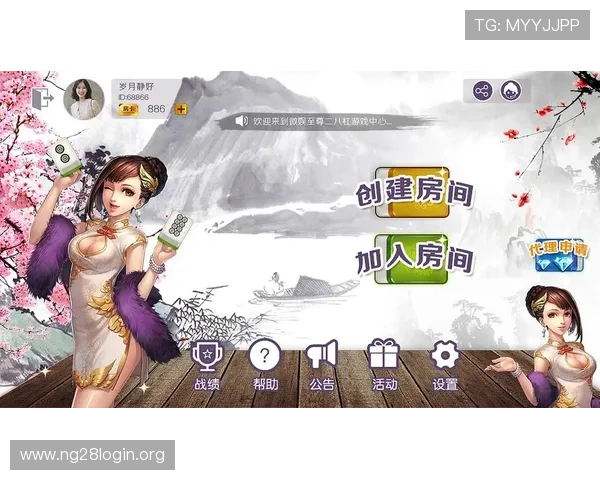
Task: Open the 战绩 trophy records menu
Action: 207,365
